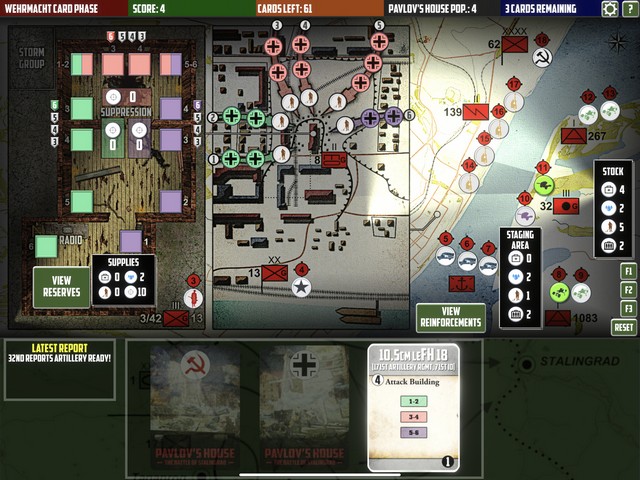Screen dimensions: 640x480
Task: Open the View Reinforcements panel
Action: click(x=451, y=317)
